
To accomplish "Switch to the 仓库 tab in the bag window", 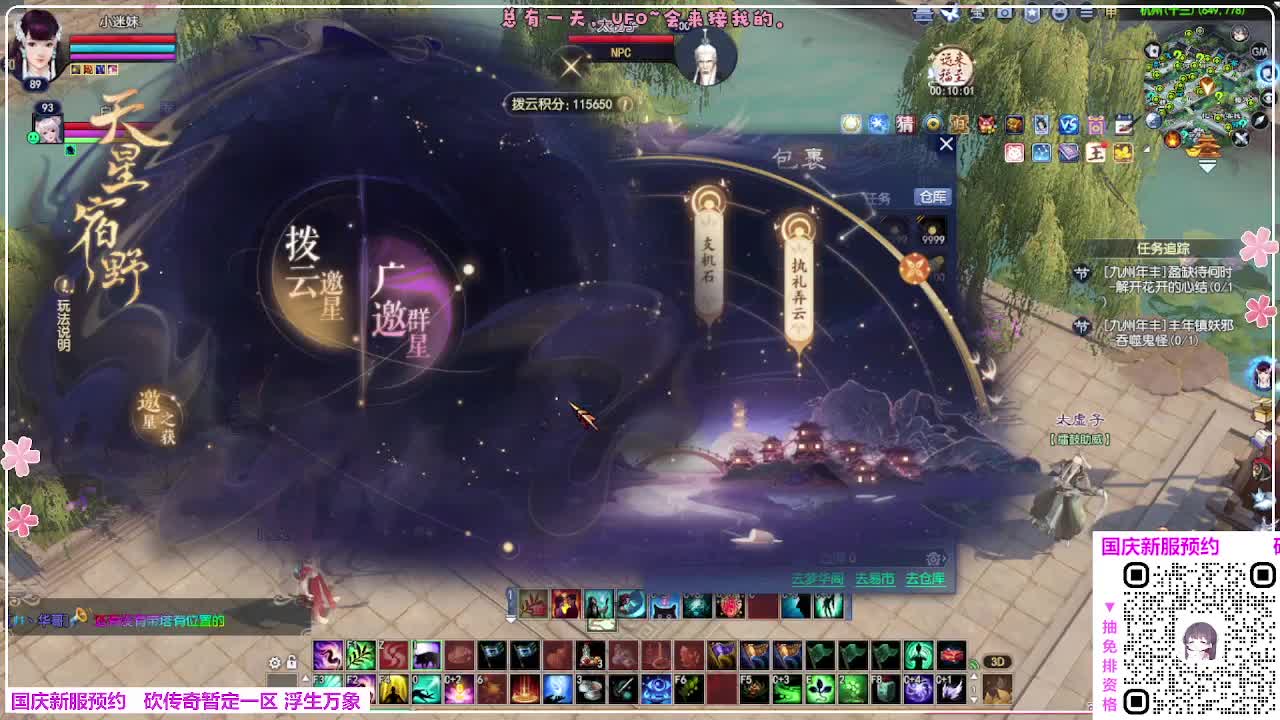I will pyautogui.click(x=932, y=196).
